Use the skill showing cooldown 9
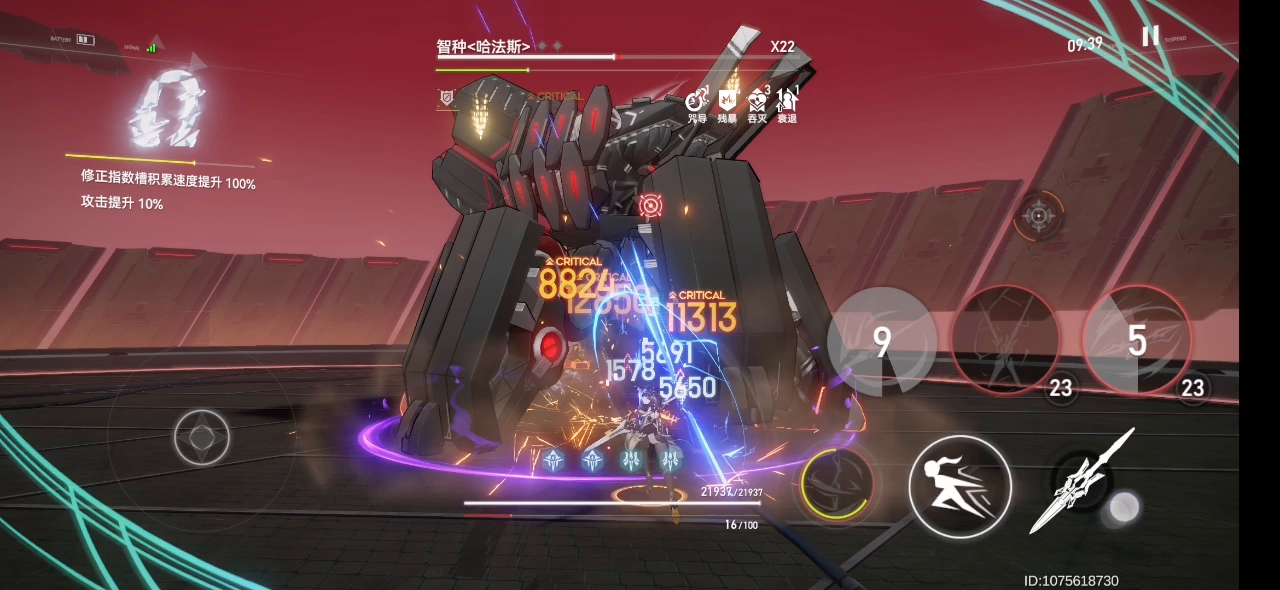Viewport: 1280px width, 590px height. 881,342
